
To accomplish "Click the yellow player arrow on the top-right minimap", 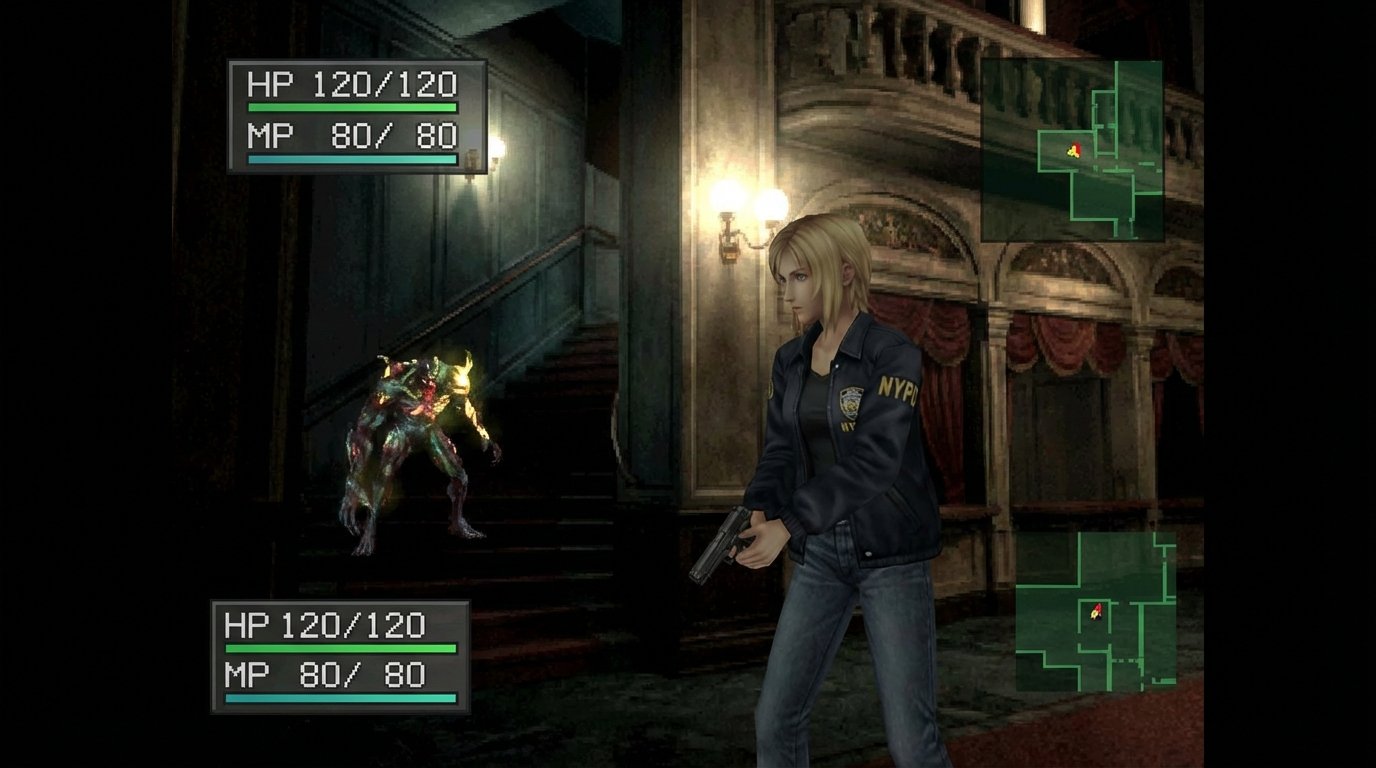I will pos(1073,150).
